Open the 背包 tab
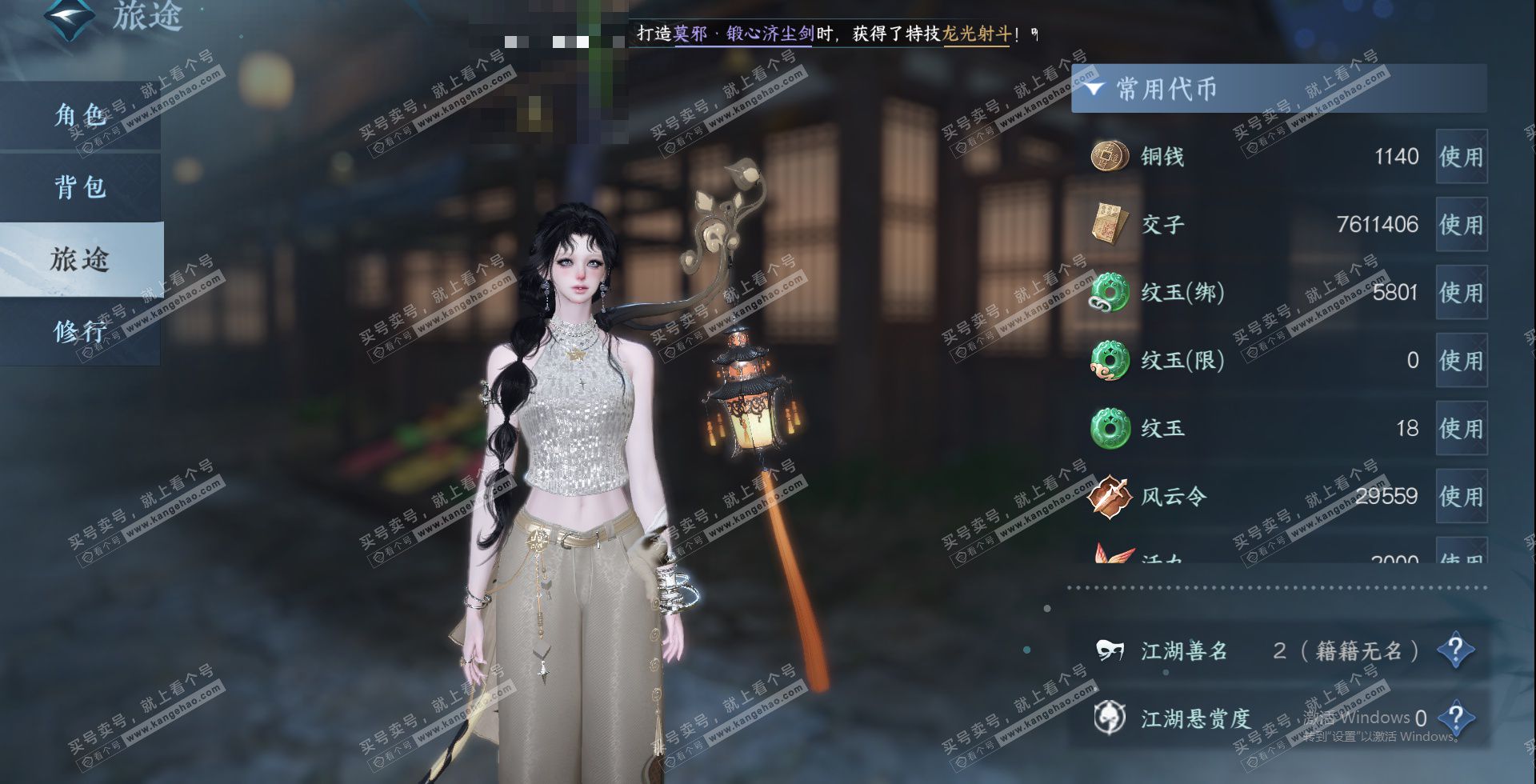The width and height of the screenshot is (1536, 784). 80,188
